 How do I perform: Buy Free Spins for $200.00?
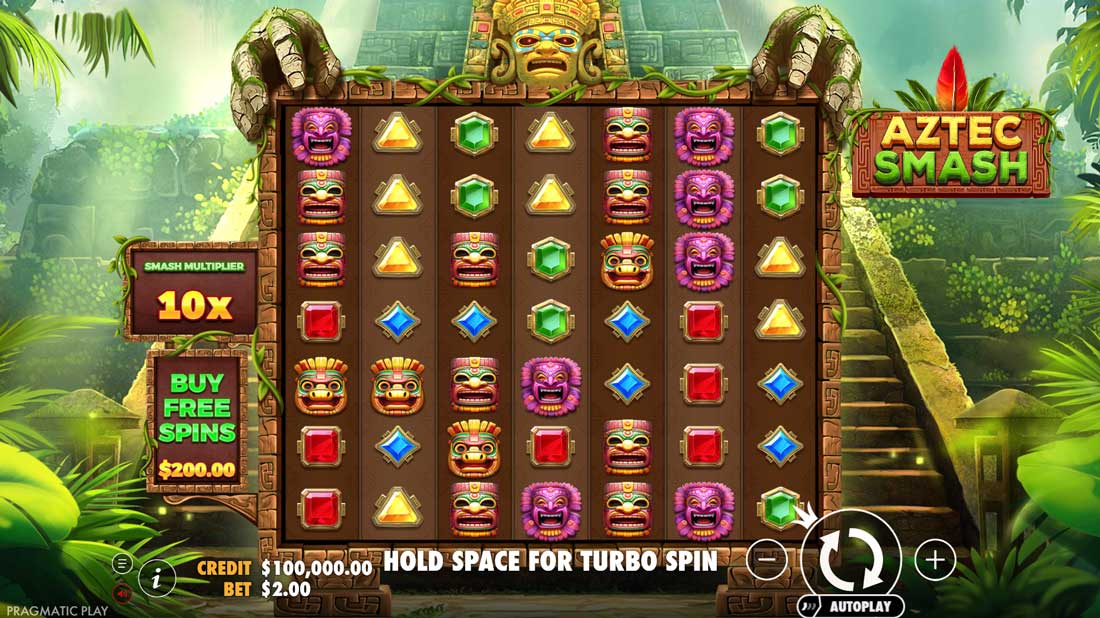pos(197,421)
